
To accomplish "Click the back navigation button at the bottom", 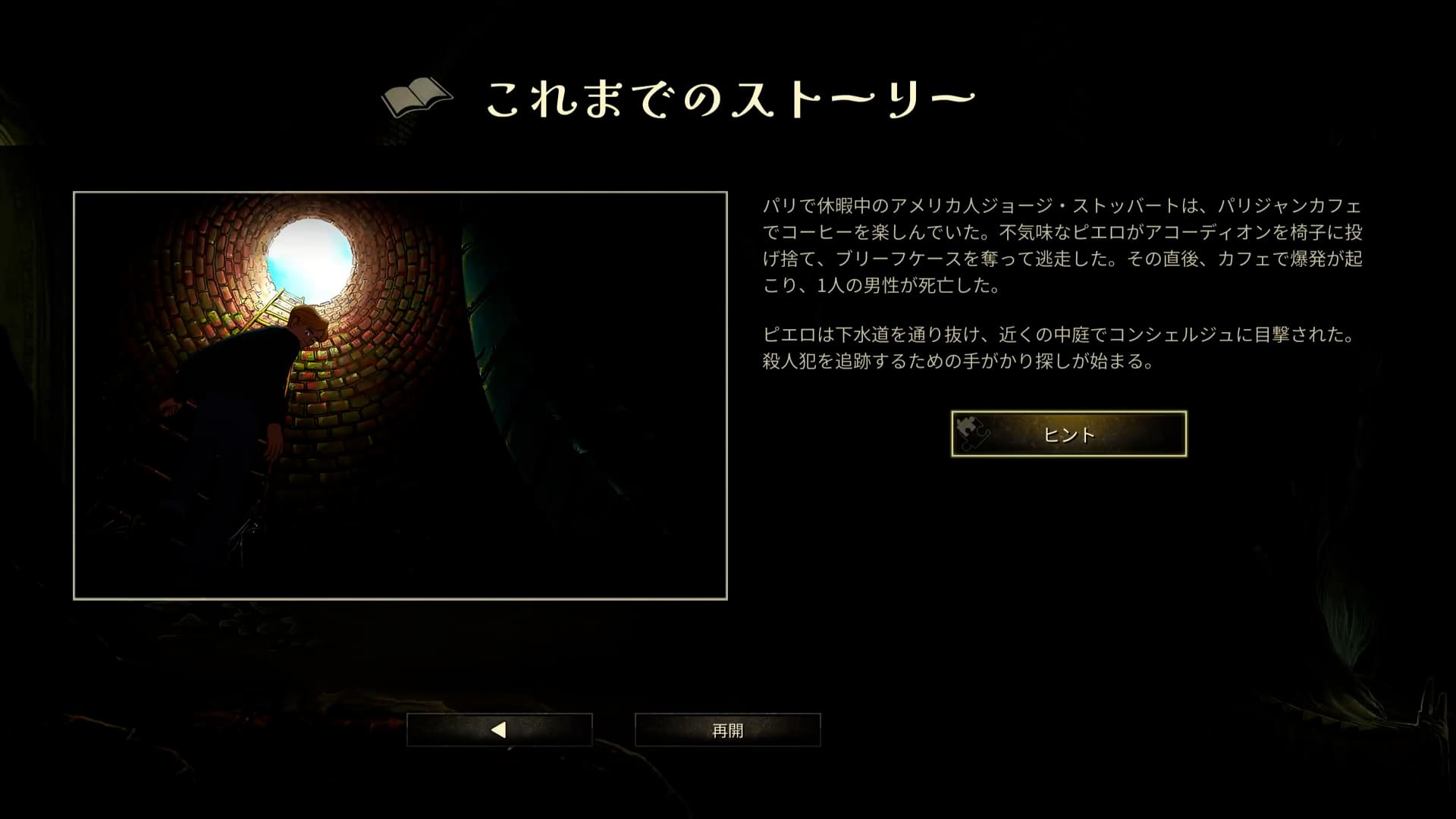I will coord(500,730).
